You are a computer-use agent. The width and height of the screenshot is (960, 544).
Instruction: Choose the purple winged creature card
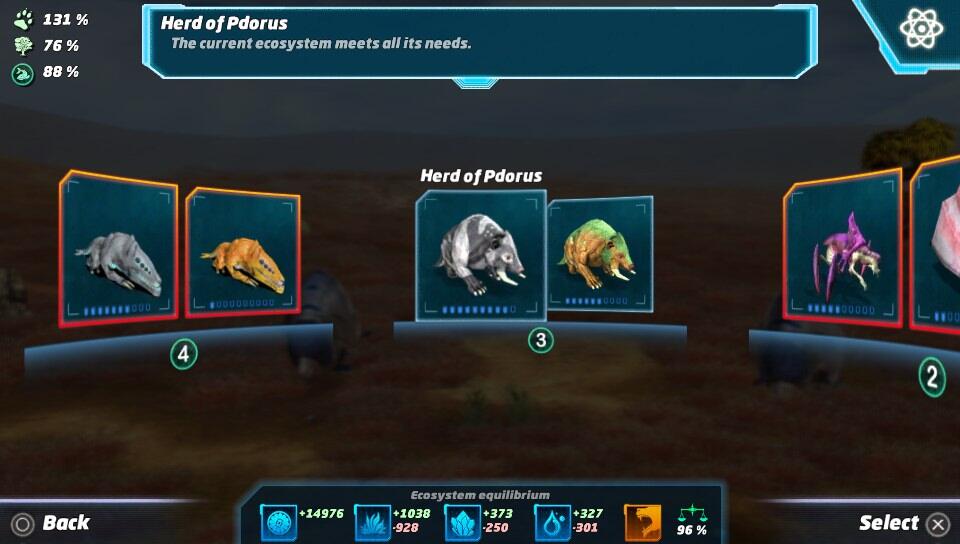coord(842,250)
